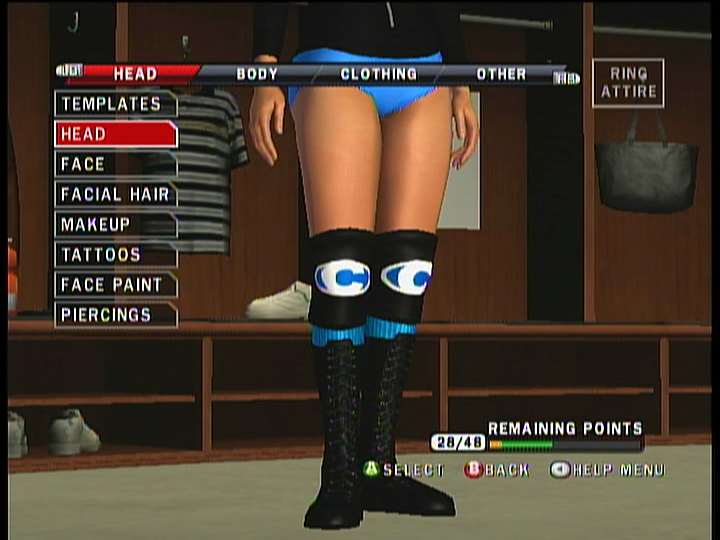The height and width of the screenshot is (540, 720).
Task: Select the Other tab
Action: 501,74
